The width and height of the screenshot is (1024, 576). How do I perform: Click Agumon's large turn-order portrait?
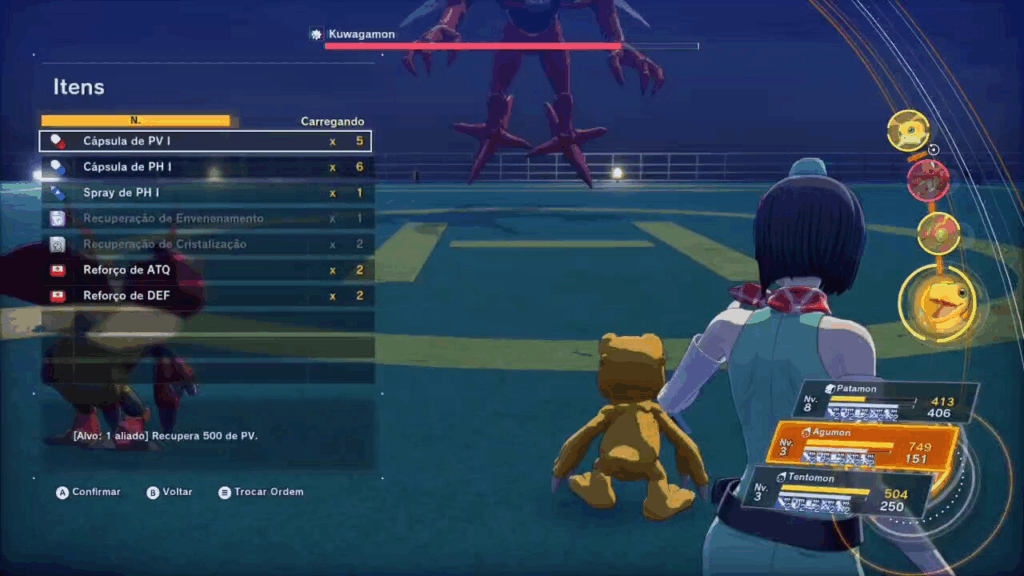click(x=936, y=301)
